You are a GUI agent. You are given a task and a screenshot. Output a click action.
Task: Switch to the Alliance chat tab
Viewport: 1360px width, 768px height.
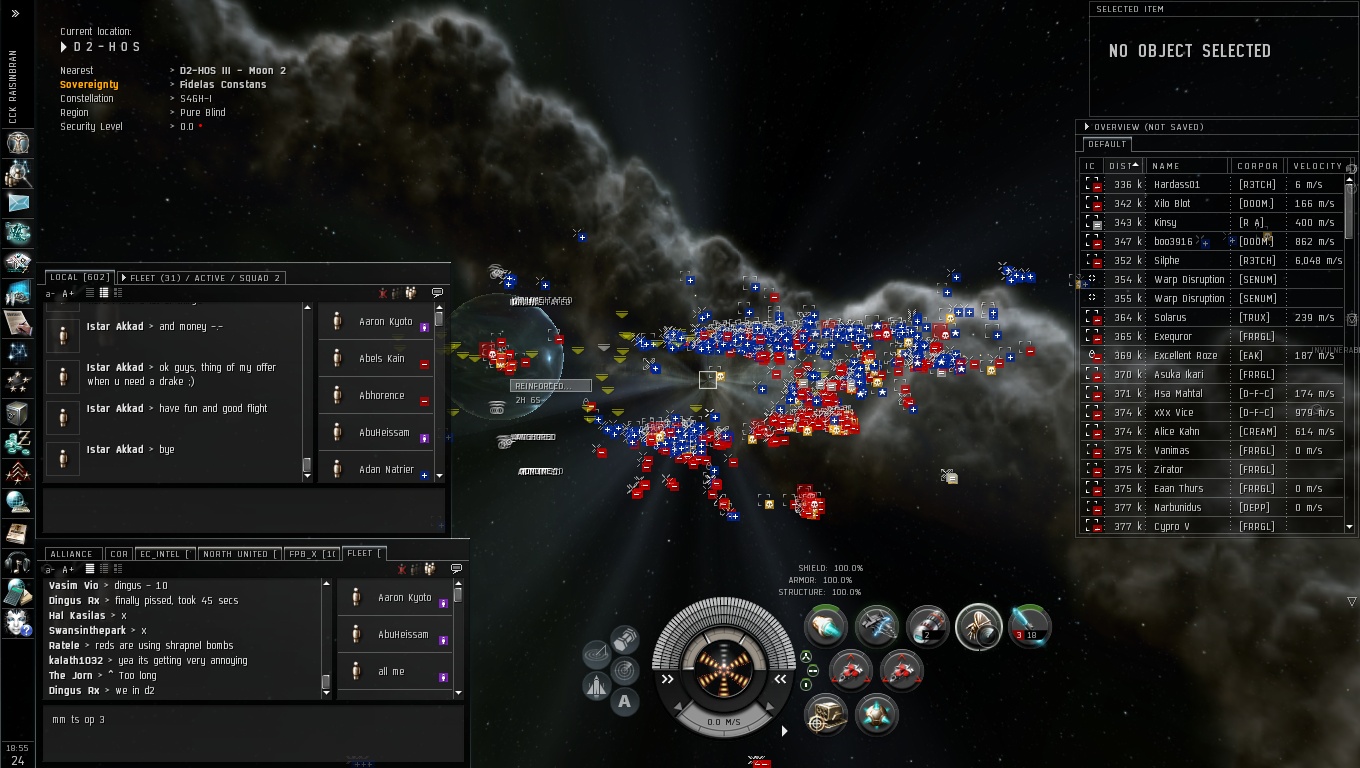(71, 553)
